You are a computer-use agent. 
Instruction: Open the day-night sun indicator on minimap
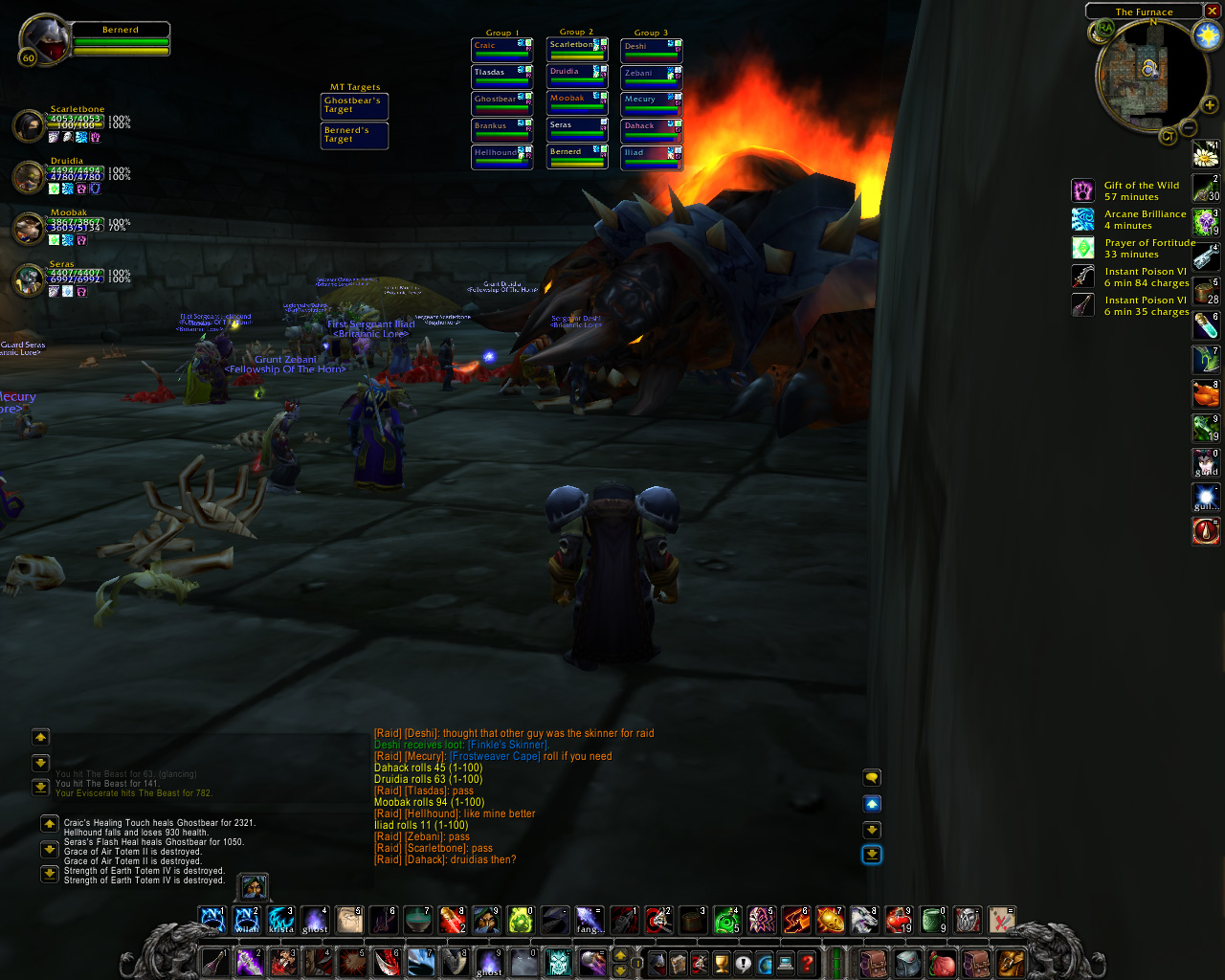pos(1207,36)
